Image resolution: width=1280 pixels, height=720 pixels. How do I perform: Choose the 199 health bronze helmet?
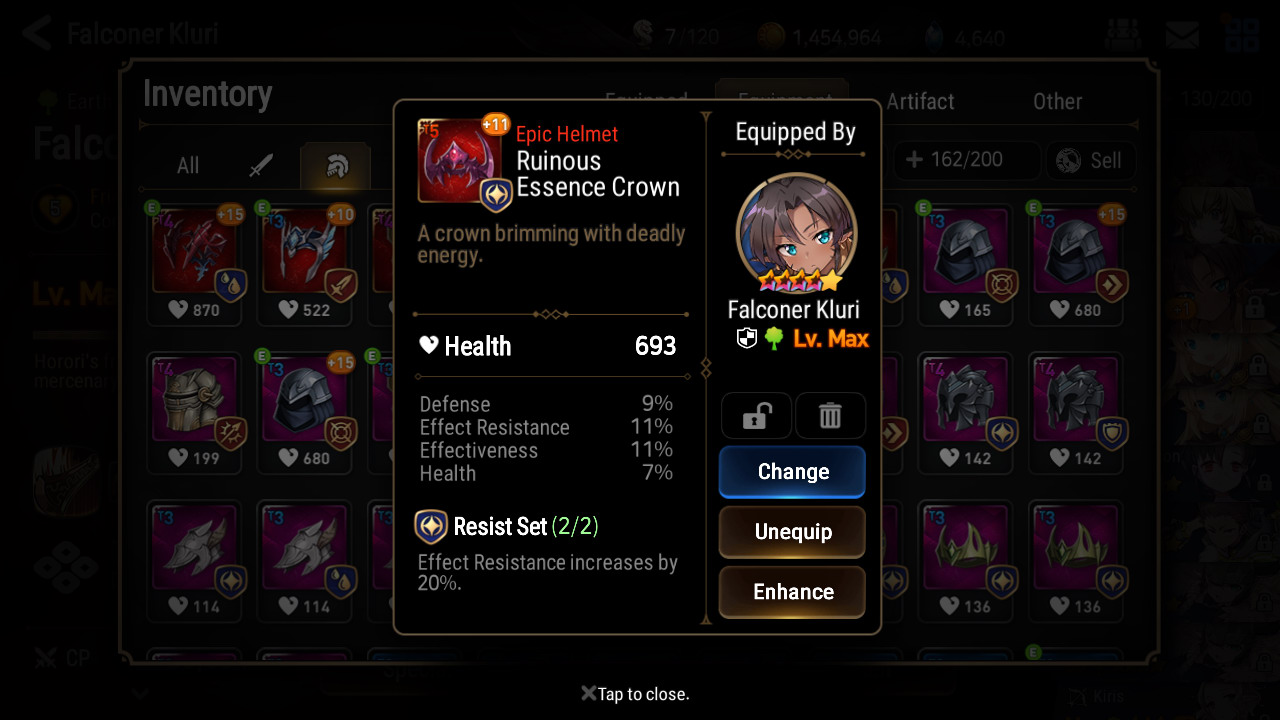click(197, 410)
